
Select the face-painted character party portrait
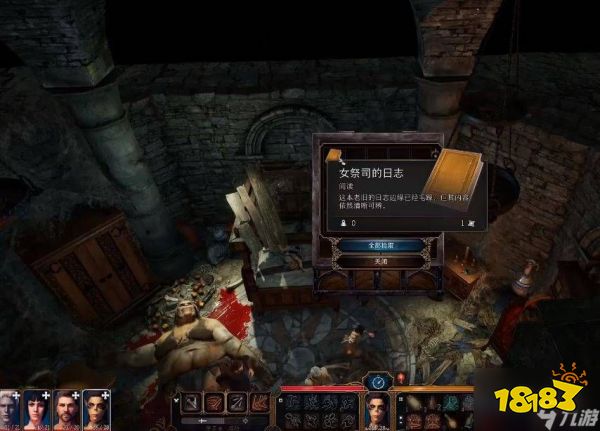pos(96,410)
